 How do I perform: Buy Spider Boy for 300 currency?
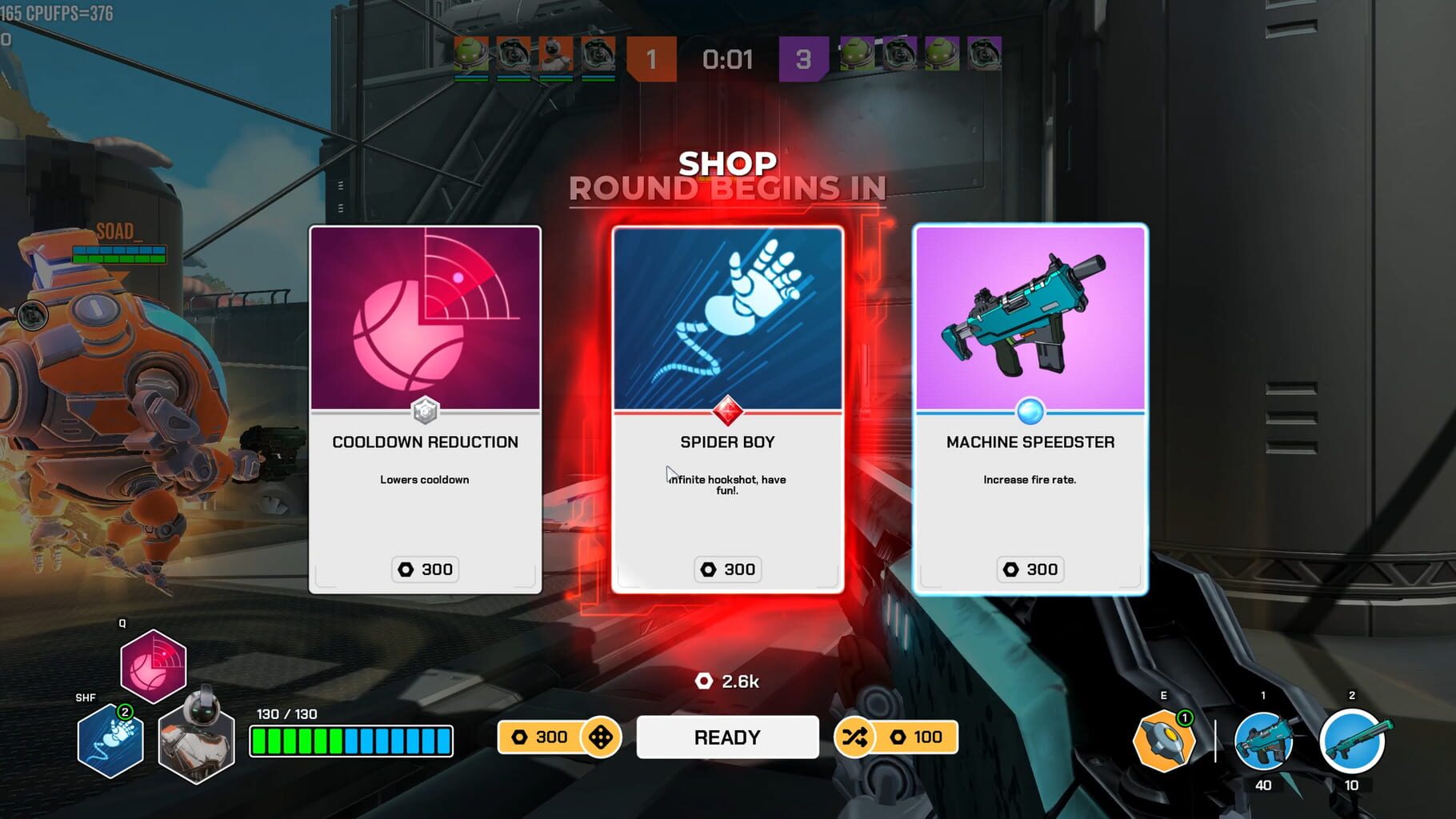727,569
